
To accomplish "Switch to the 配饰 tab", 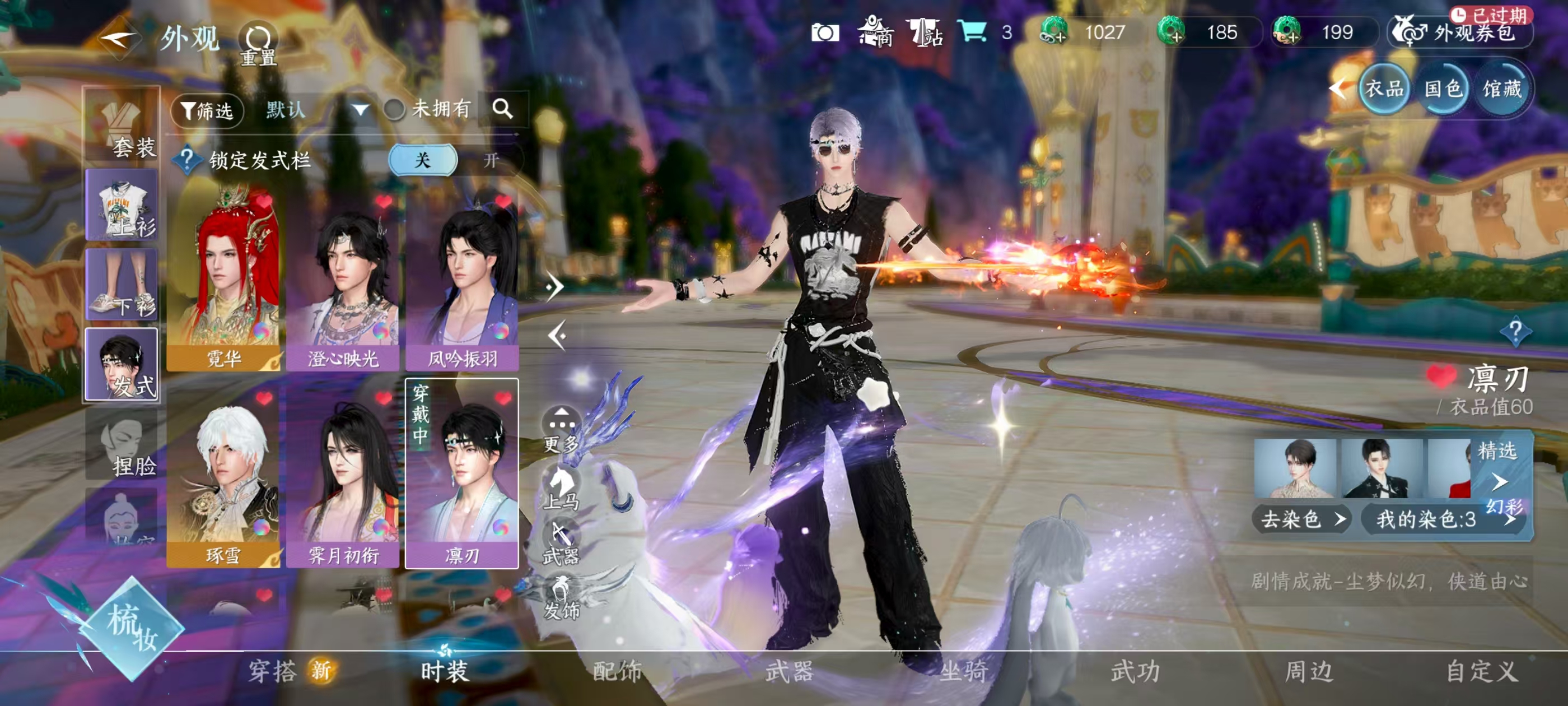I will [617, 671].
